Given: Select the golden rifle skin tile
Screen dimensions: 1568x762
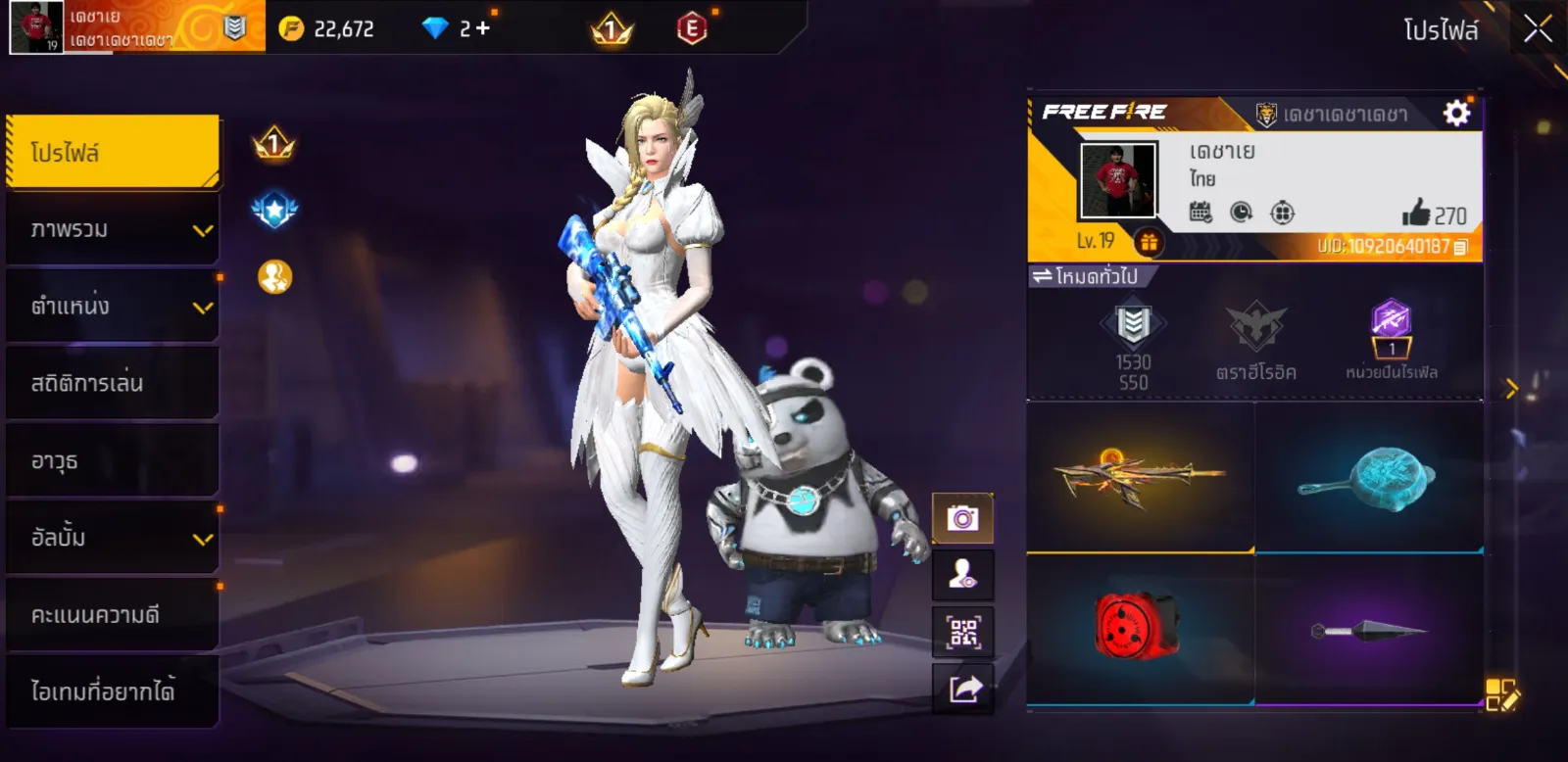Looking at the screenshot, I should click(1140, 477).
